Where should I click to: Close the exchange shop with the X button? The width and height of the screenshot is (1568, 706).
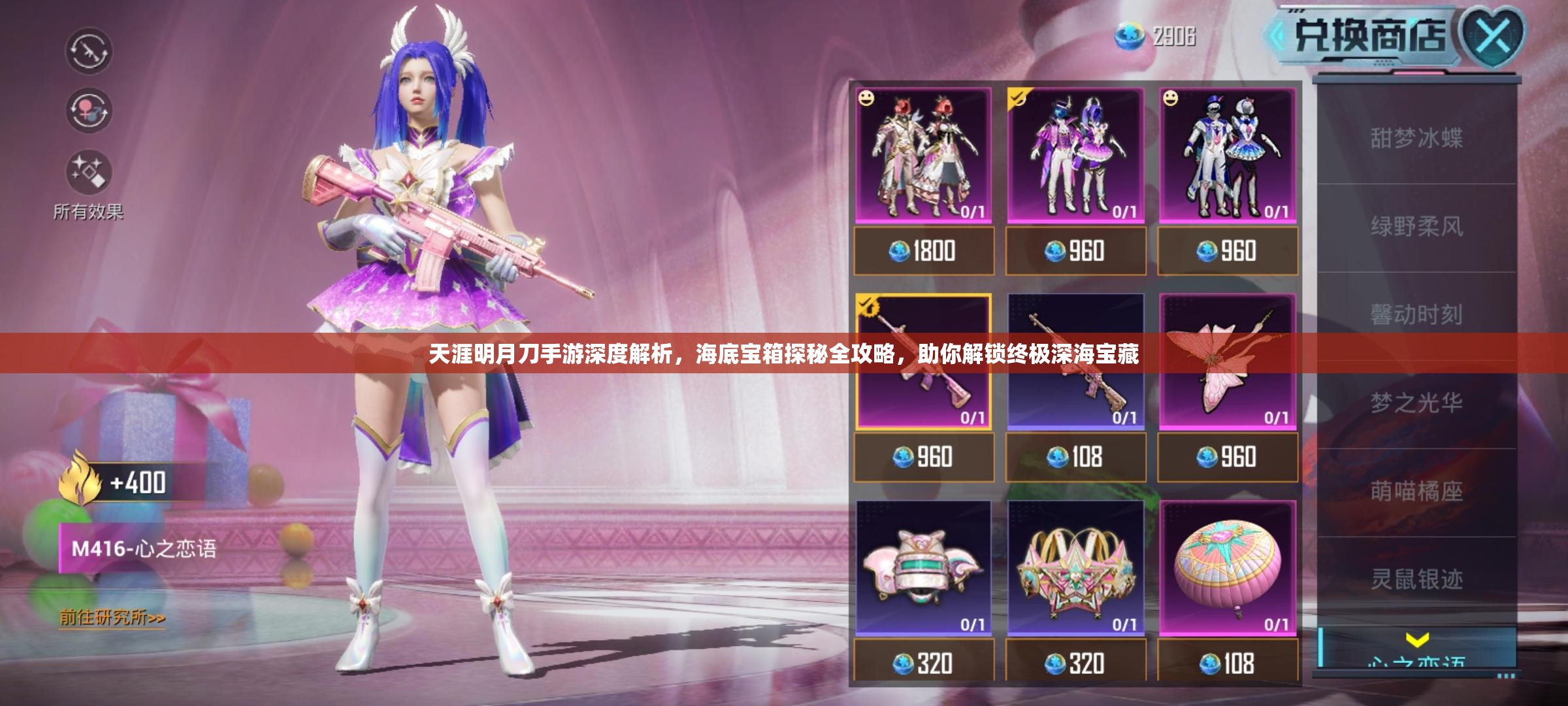1494,36
